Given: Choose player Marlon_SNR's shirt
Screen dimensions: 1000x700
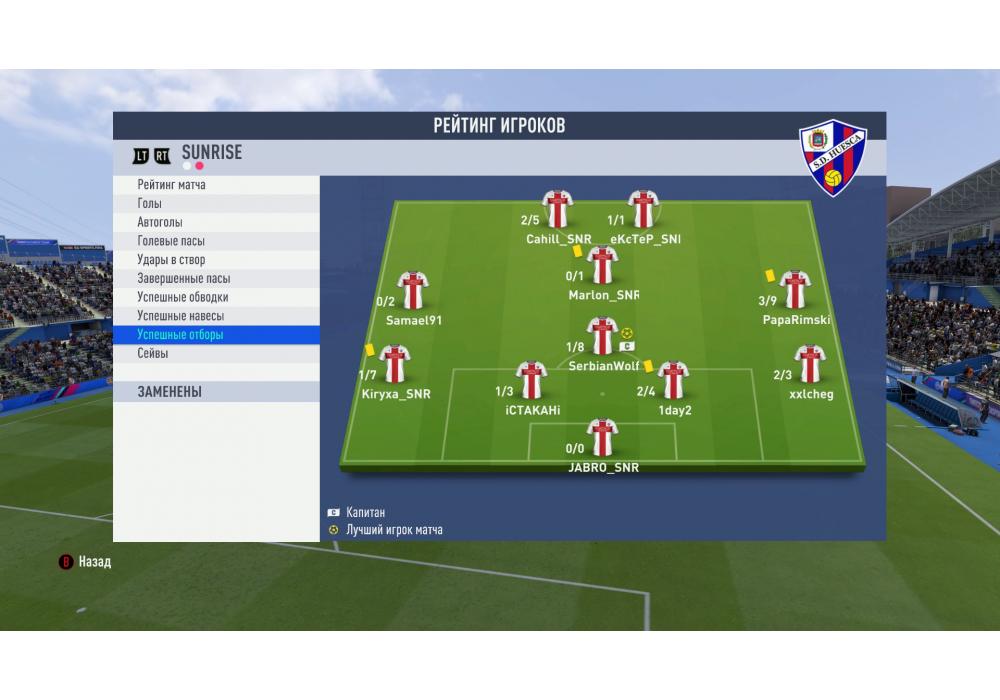Looking at the screenshot, I should tap(602, 265).
